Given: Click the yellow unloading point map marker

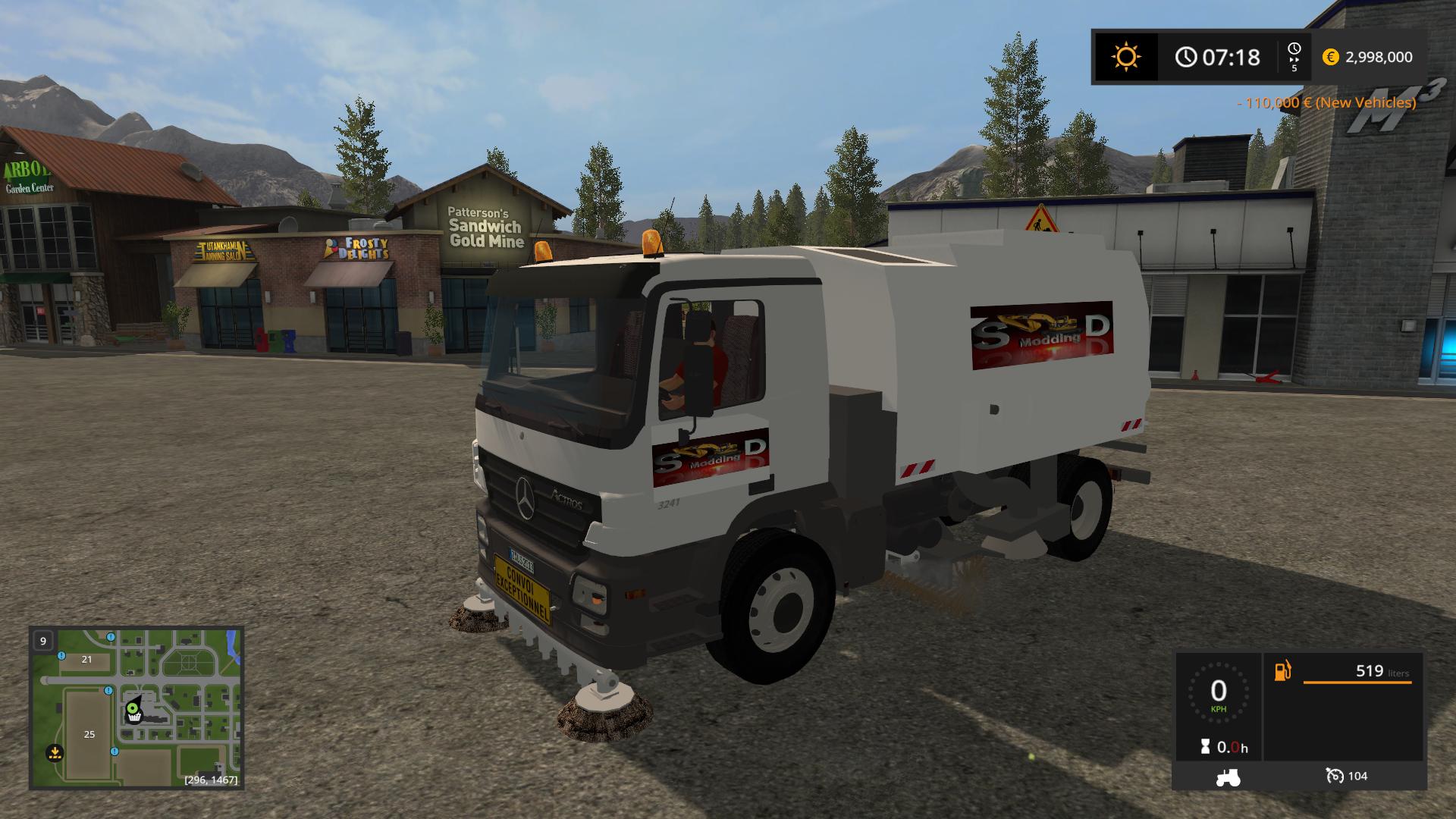Looking at the screenshot, I should coord(55,753).
